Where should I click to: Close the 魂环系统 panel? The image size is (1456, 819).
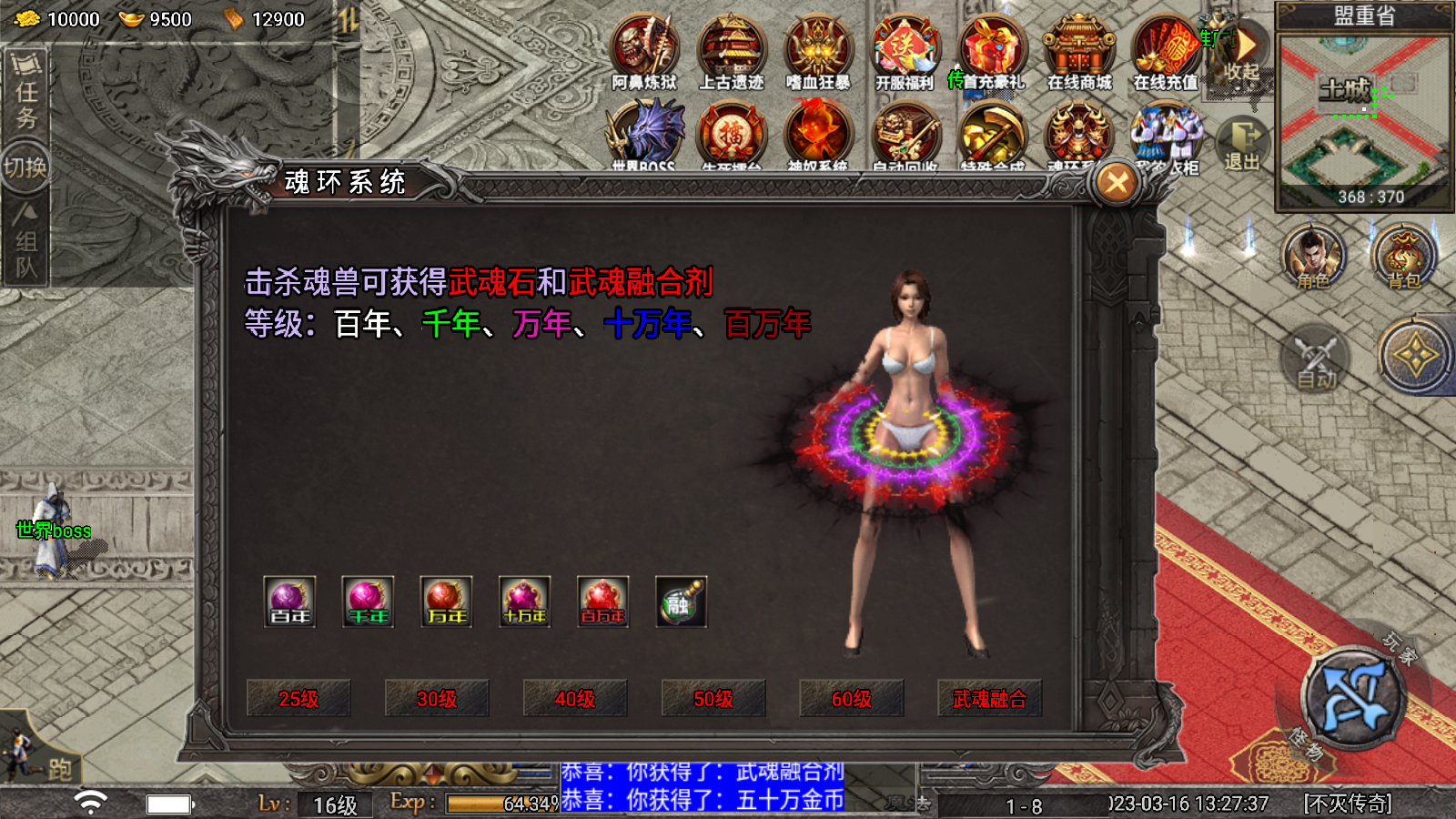coord(1117,183)
